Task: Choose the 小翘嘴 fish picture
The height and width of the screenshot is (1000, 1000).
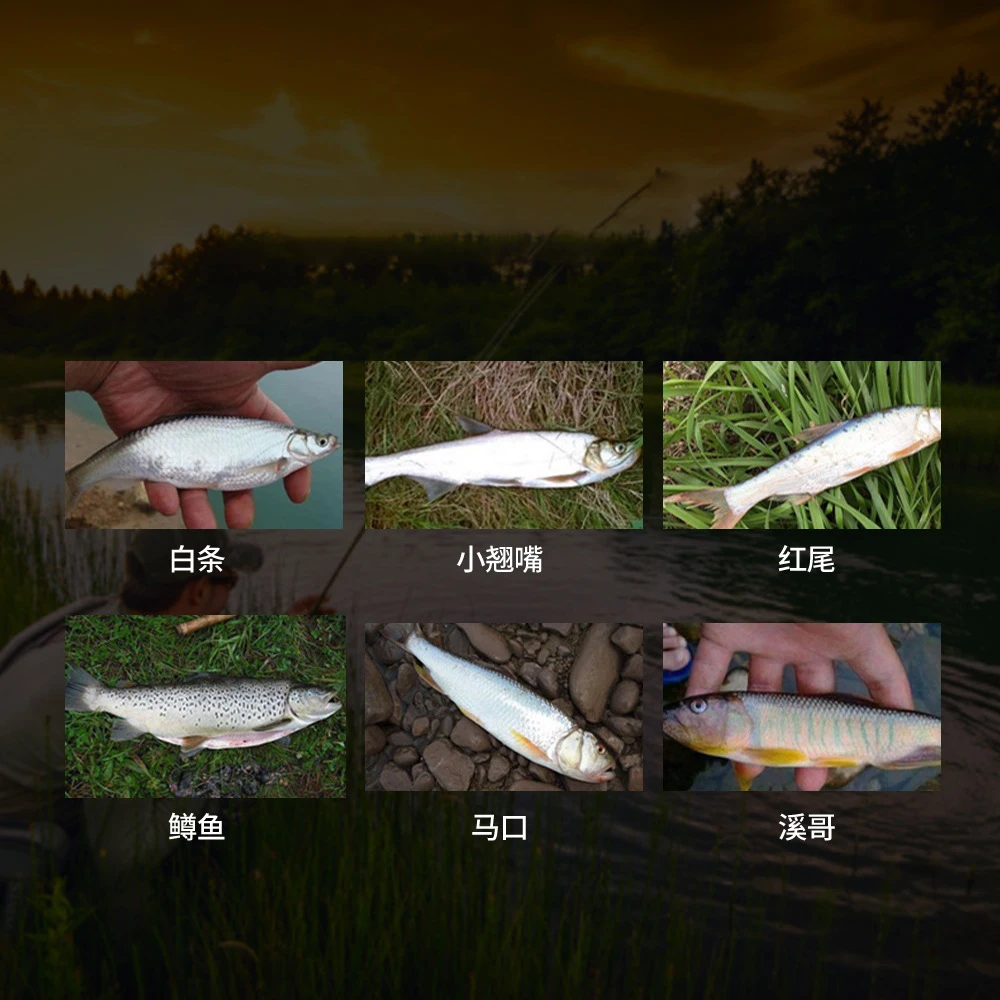Action: (503, 445)
